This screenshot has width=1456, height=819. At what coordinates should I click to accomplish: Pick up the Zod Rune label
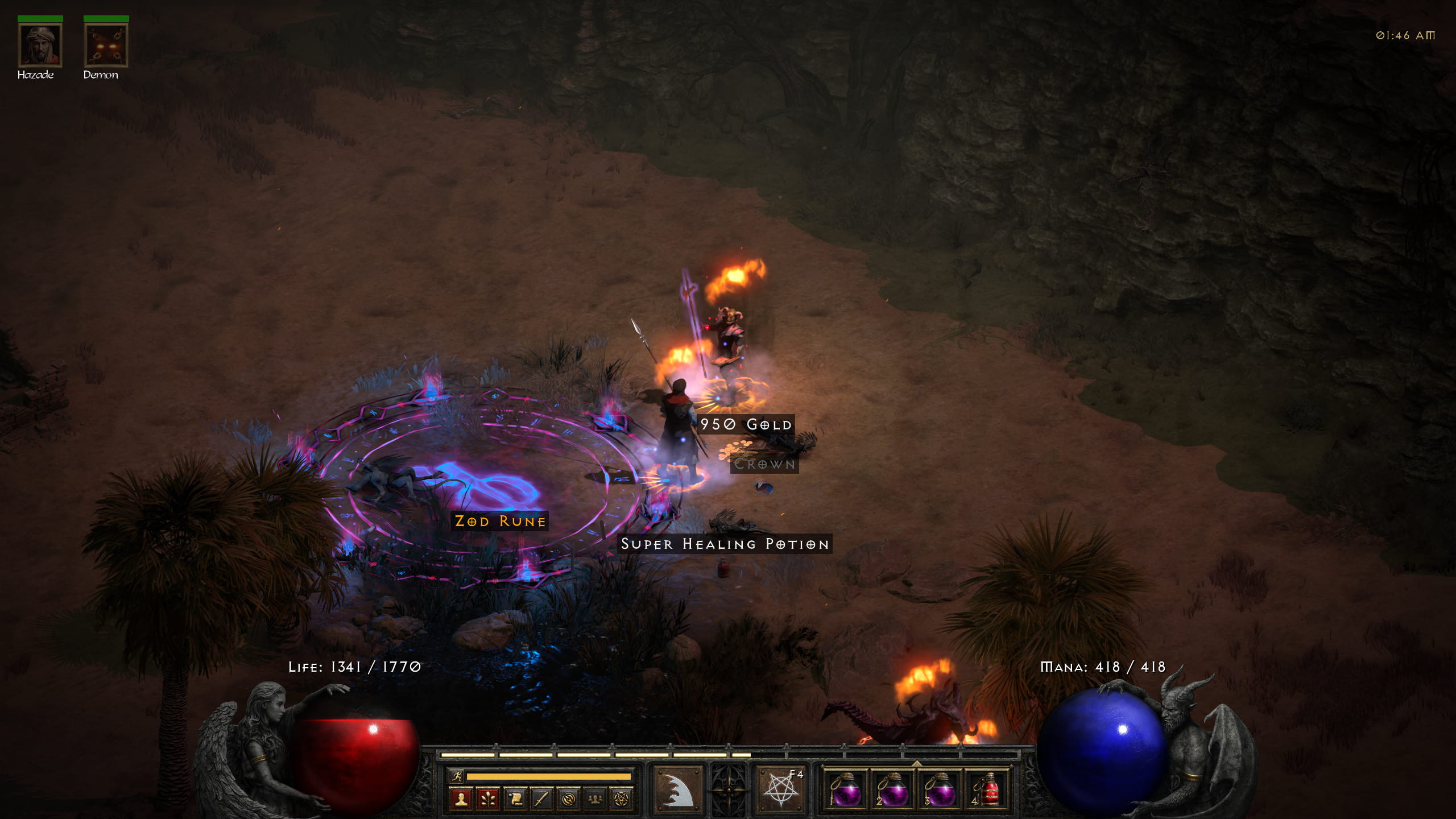(x=500, y=522)
